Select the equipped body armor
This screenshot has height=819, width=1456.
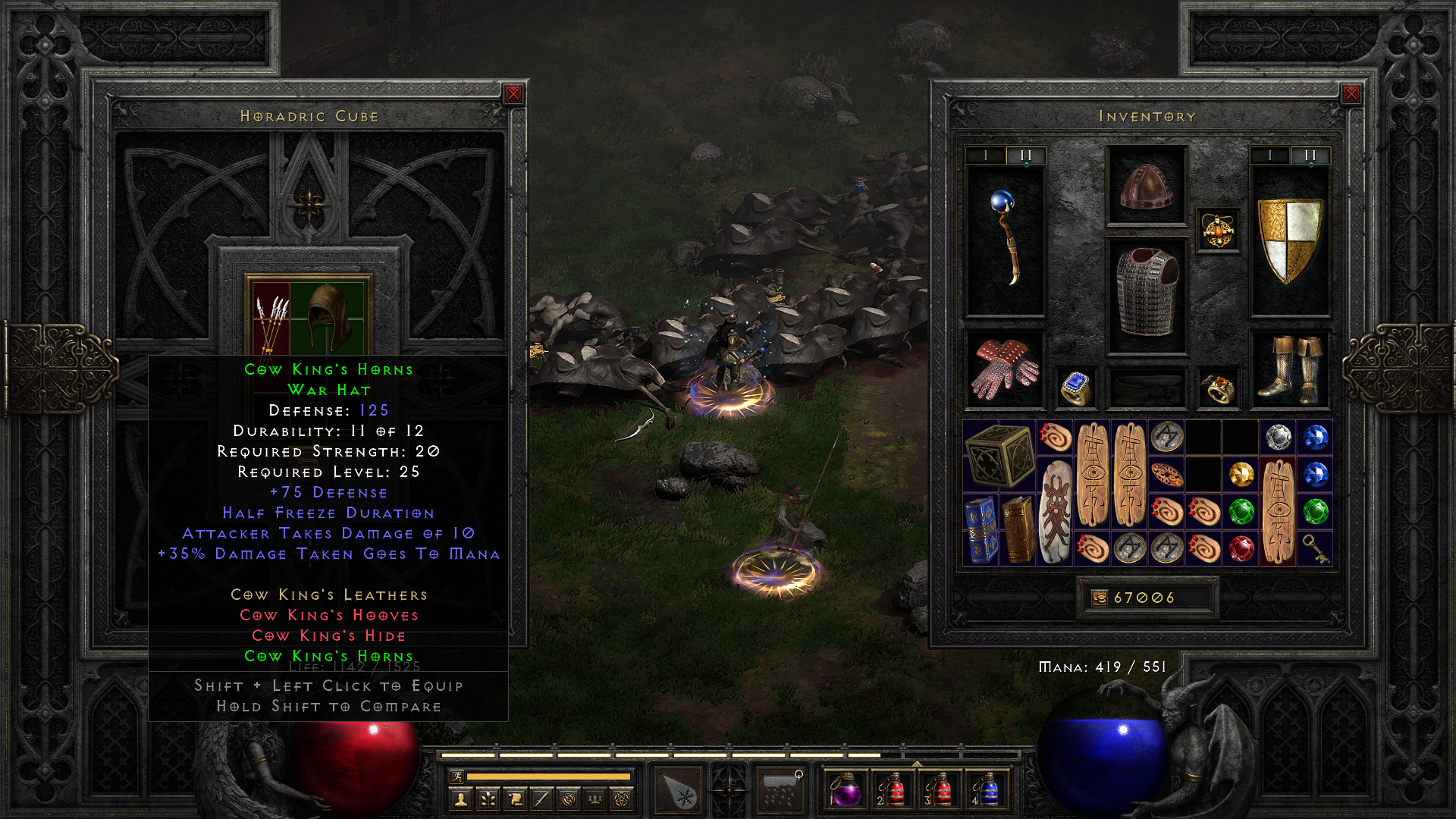click(x=1147, y=294)
